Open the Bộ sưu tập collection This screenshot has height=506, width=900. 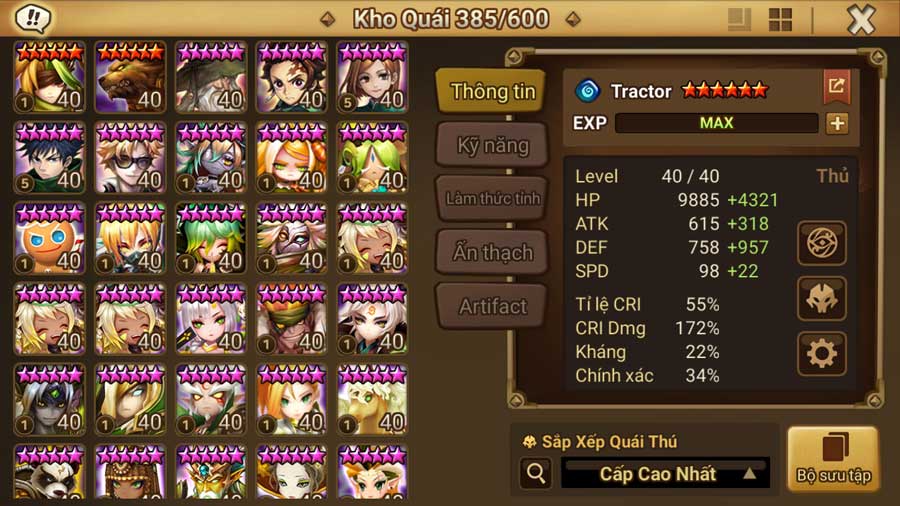coord(833,459)
